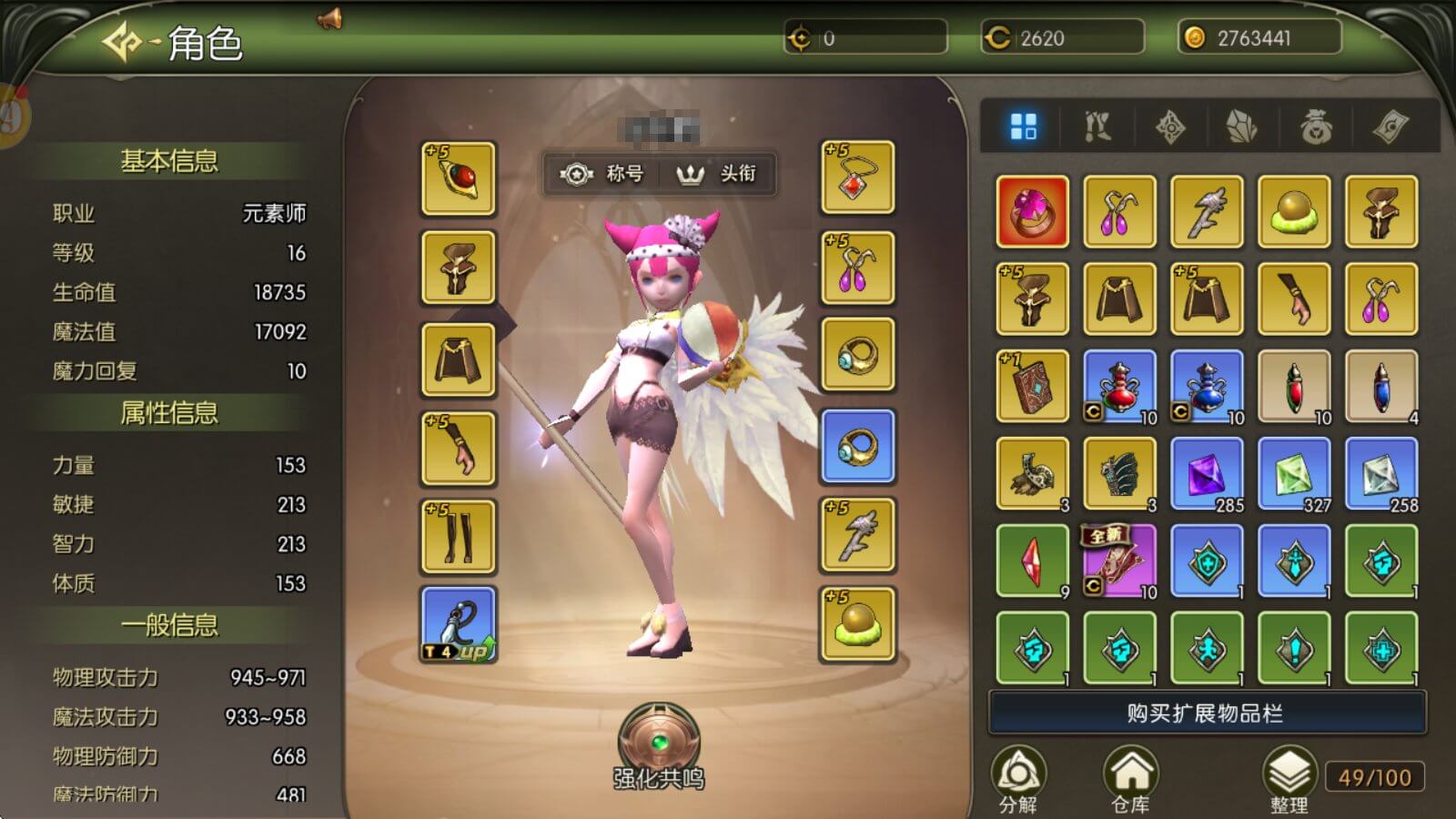Viewport: 1456px width, 819px height.
Task: Select the equipped +5 boots slot
Action: [x=459, y=536]
